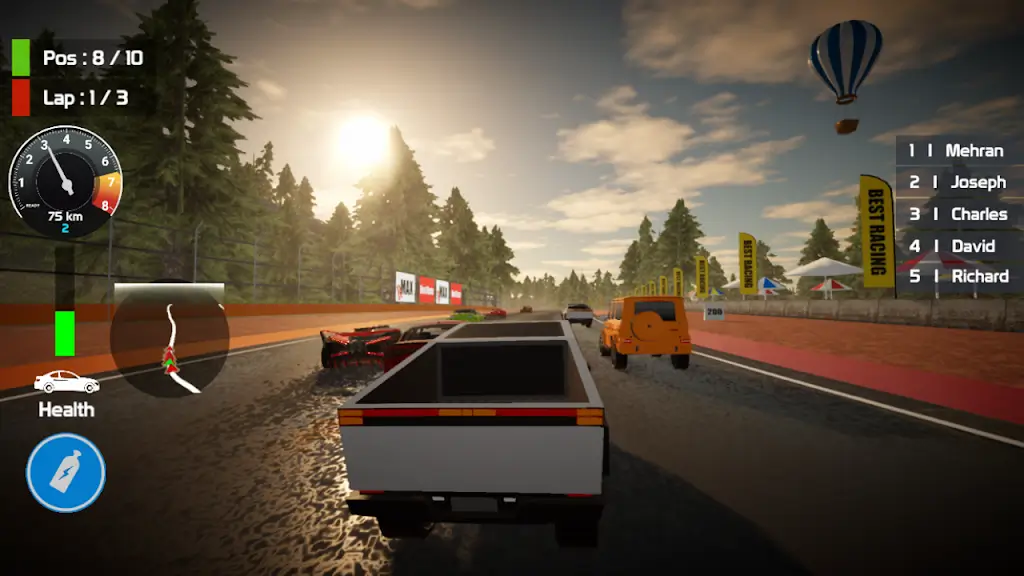This screenshot has height=576, width=1024.
Task: Activate the blue nitro bottle boost button
Action: coord(66,472)
